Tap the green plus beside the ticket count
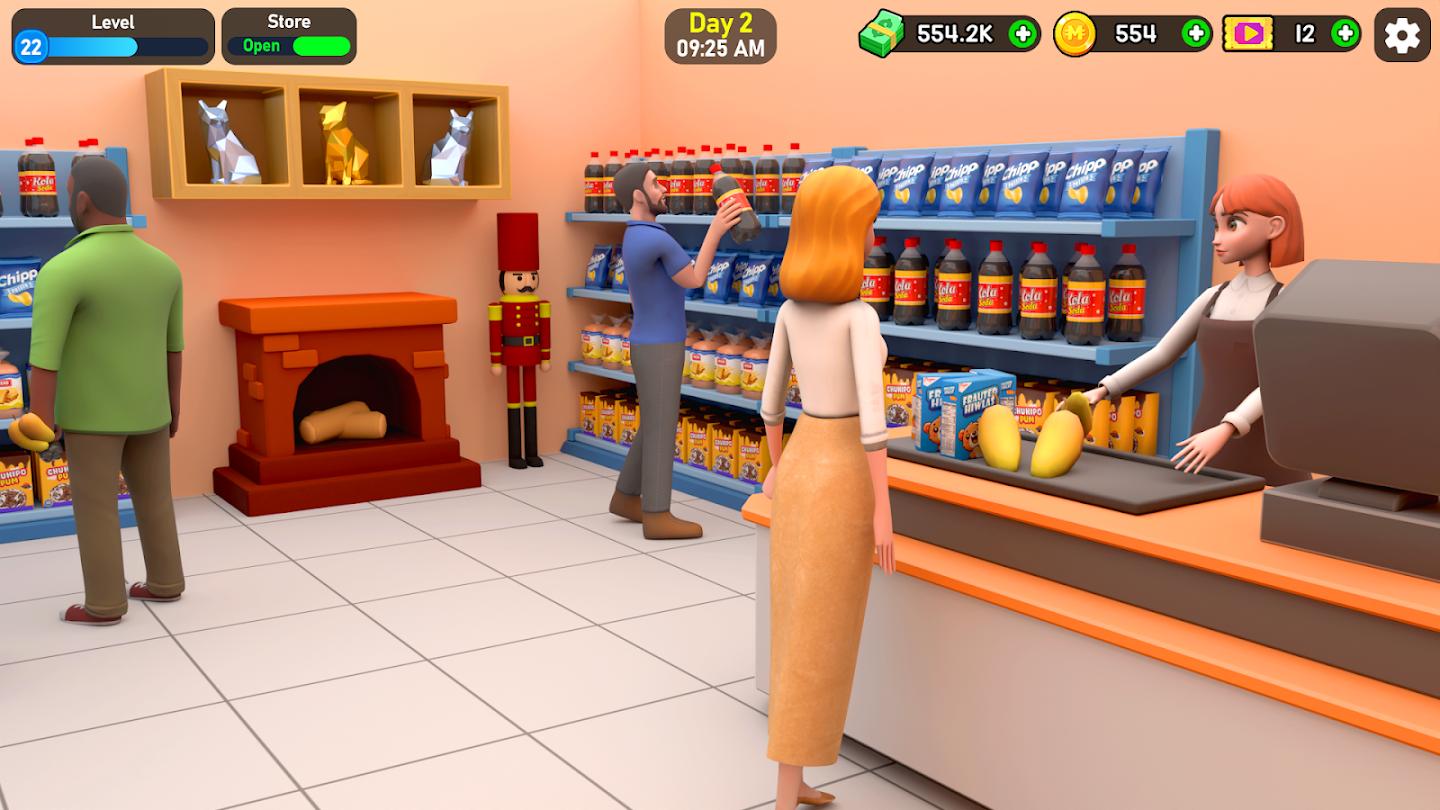 pos(1344,33)
